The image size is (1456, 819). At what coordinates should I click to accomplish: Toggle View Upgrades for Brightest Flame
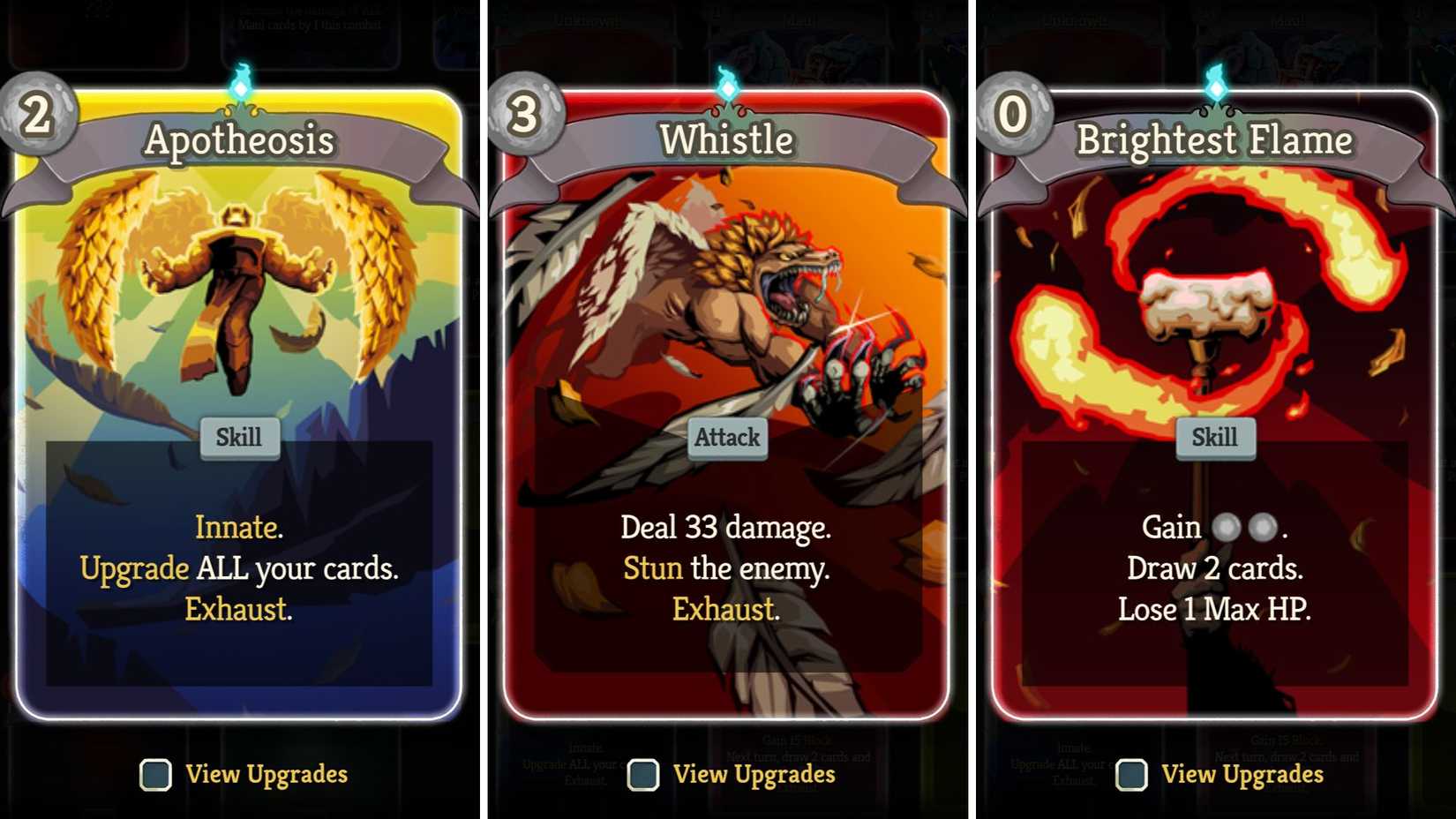(1131, 775)
